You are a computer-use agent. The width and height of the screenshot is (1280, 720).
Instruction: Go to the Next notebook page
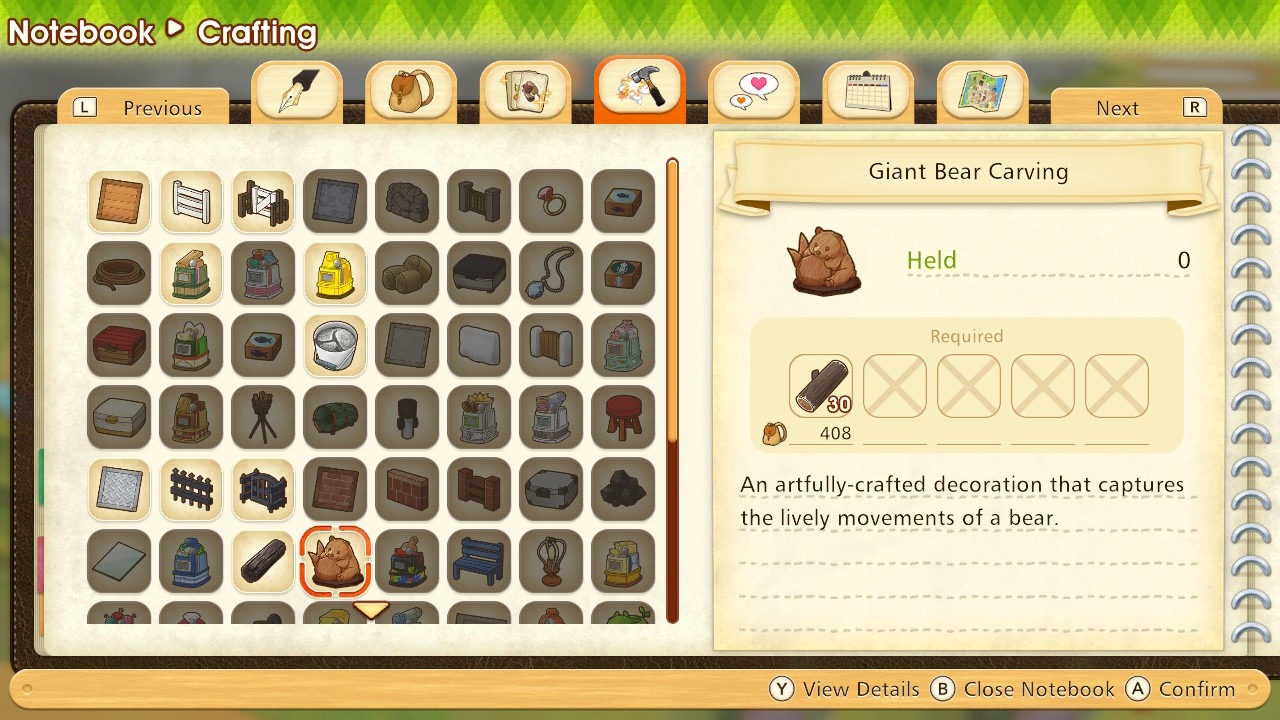point(1137,108)
